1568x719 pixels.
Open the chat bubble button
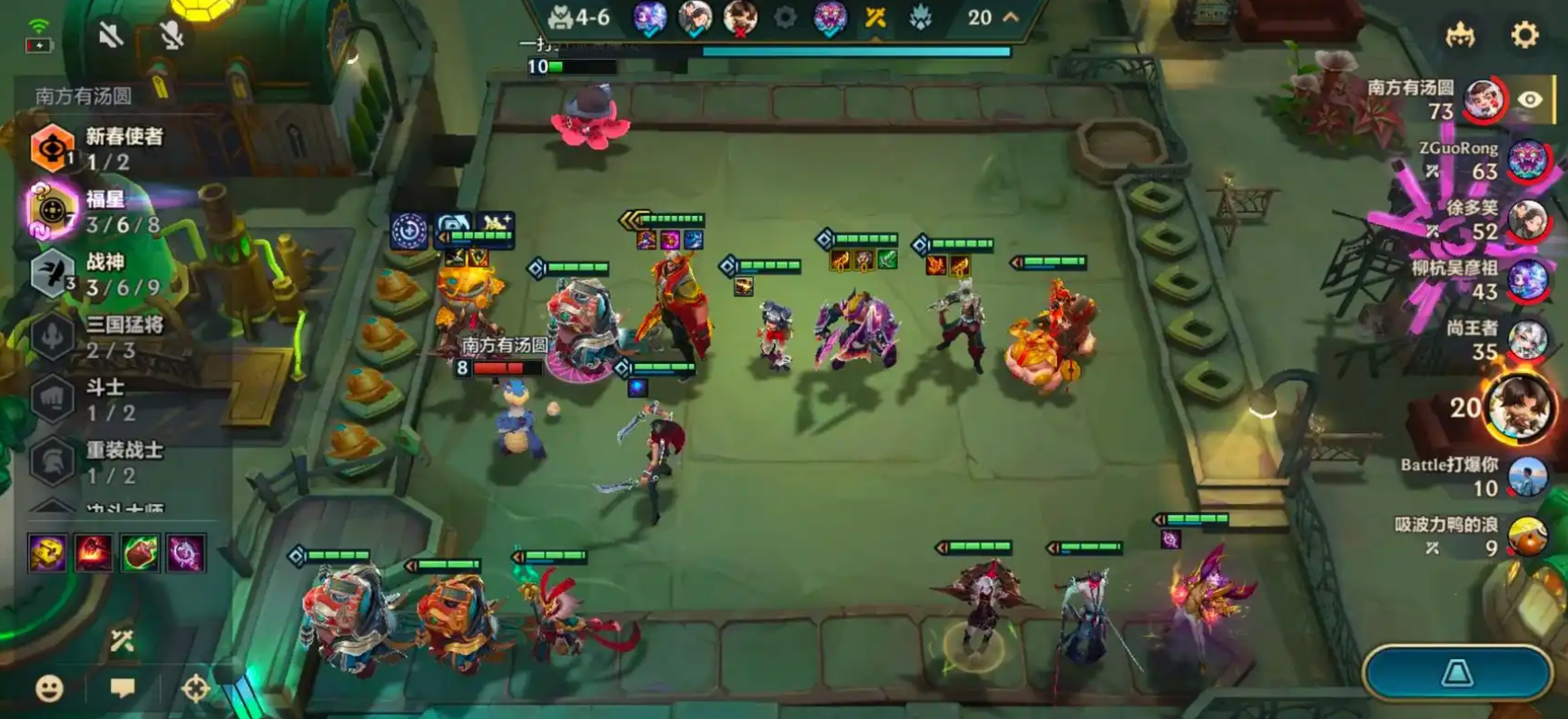point(123,687)
